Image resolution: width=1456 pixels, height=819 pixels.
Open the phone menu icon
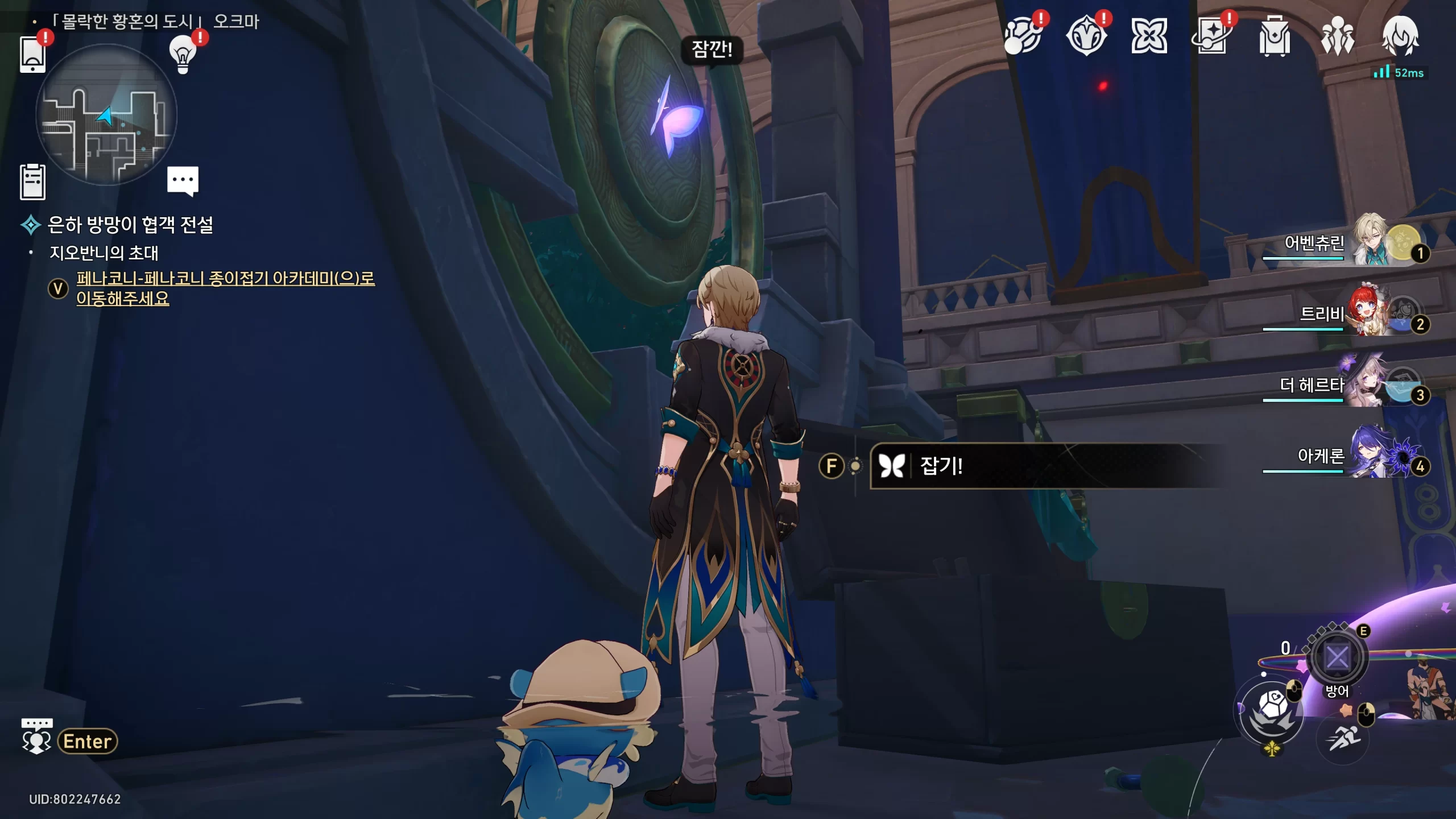point(32,54)
